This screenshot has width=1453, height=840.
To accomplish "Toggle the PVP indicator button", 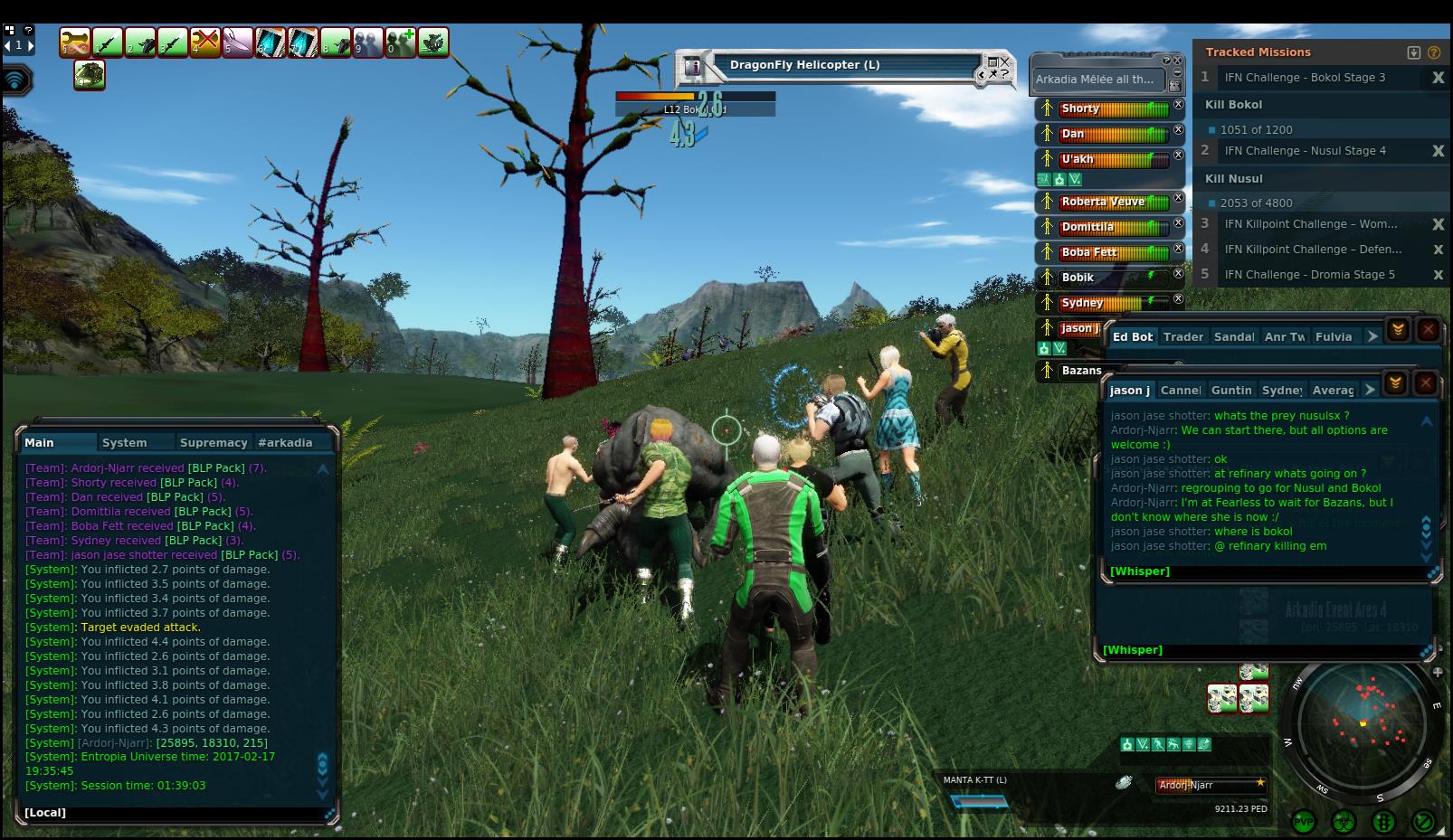I will tap(1304, 822).
